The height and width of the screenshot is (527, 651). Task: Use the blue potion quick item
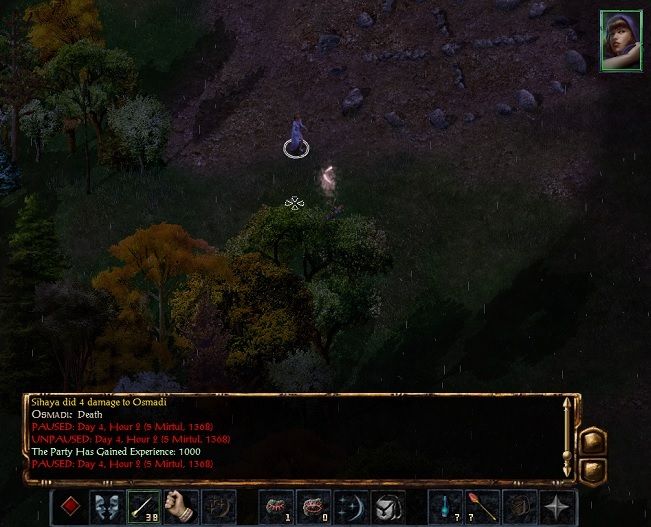pos(445,506)
